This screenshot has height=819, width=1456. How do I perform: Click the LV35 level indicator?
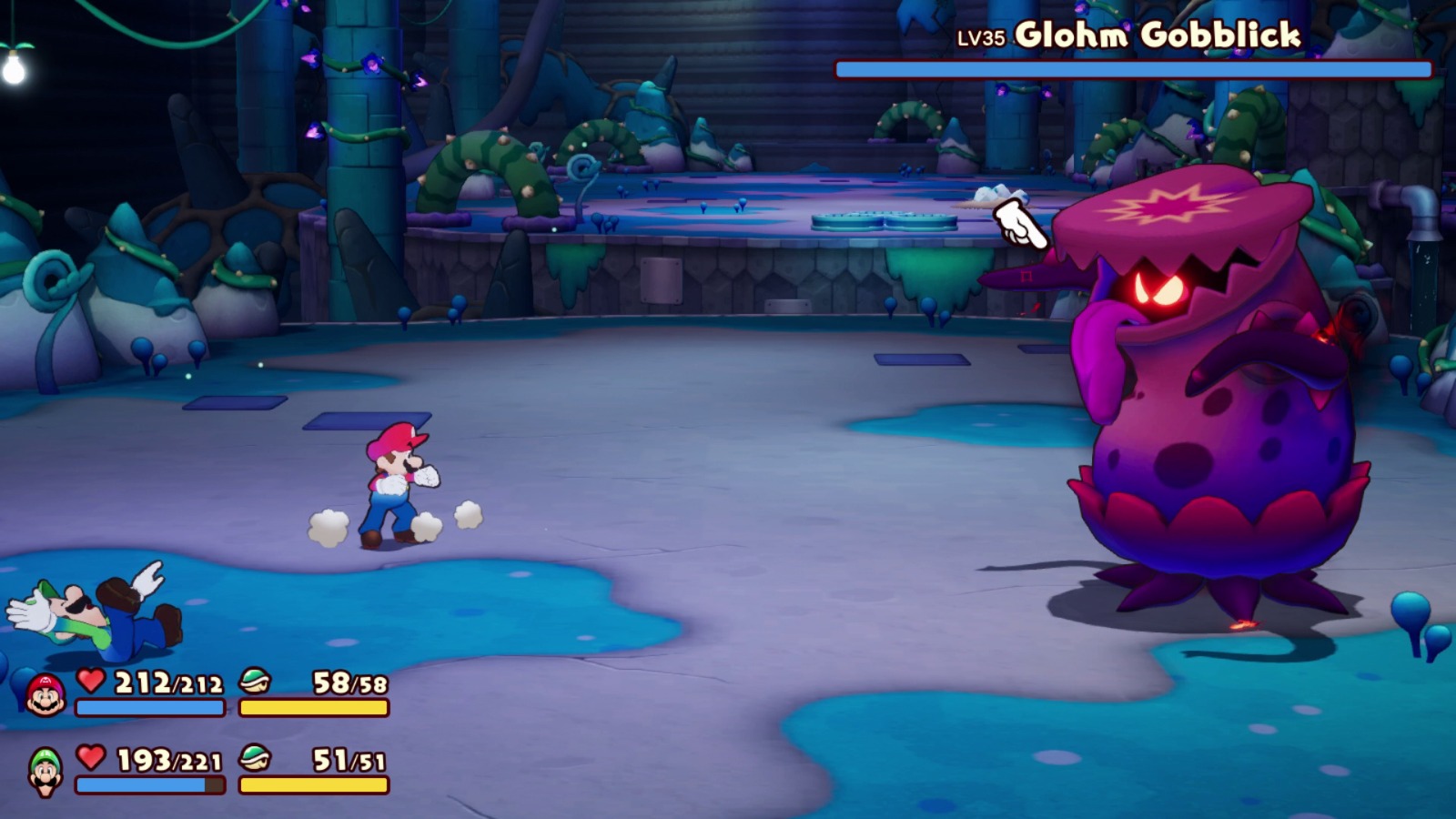981,38
